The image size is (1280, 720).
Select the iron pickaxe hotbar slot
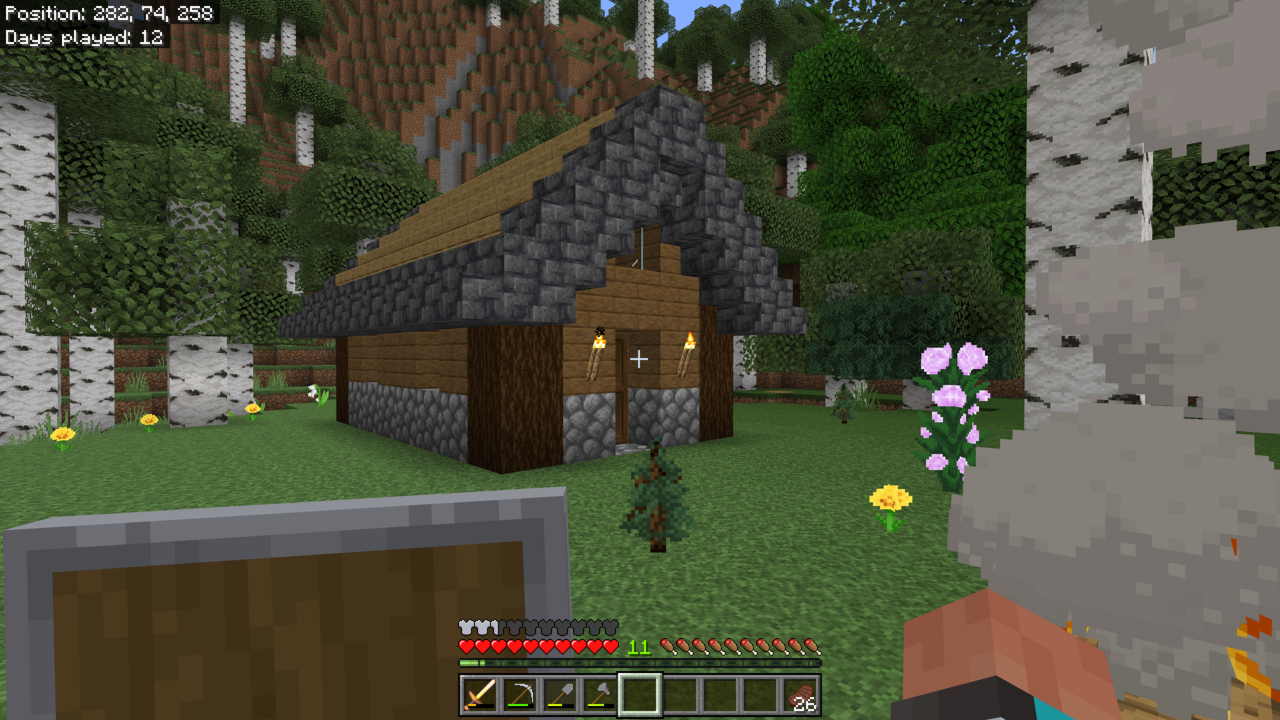point(518,695)
